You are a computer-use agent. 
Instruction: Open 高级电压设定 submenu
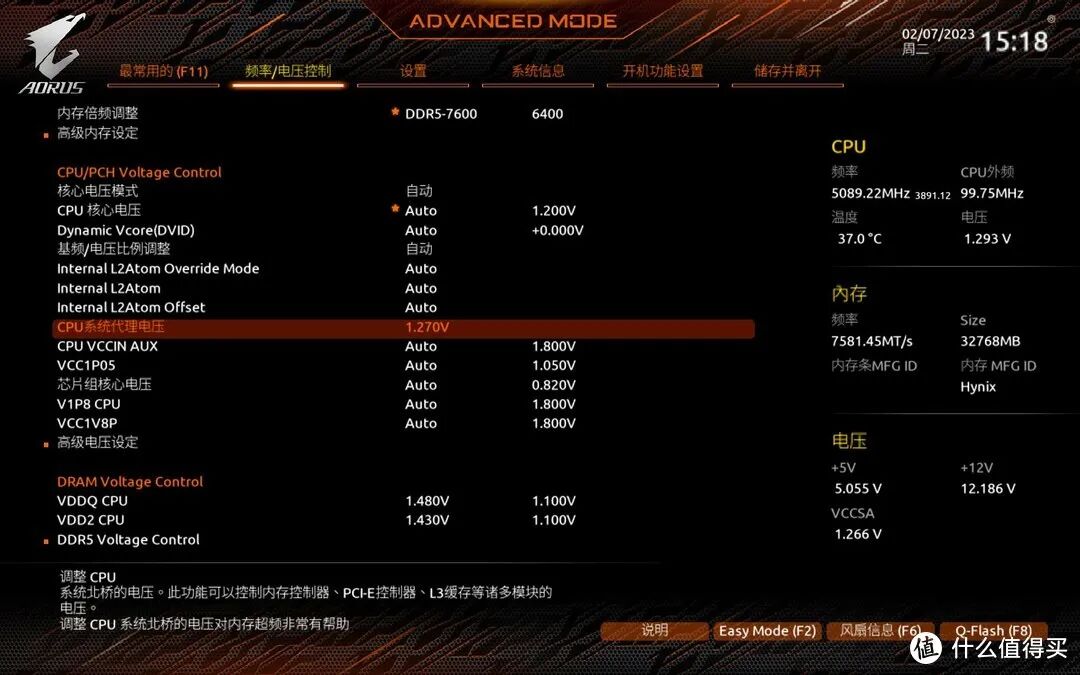[98, 442]
